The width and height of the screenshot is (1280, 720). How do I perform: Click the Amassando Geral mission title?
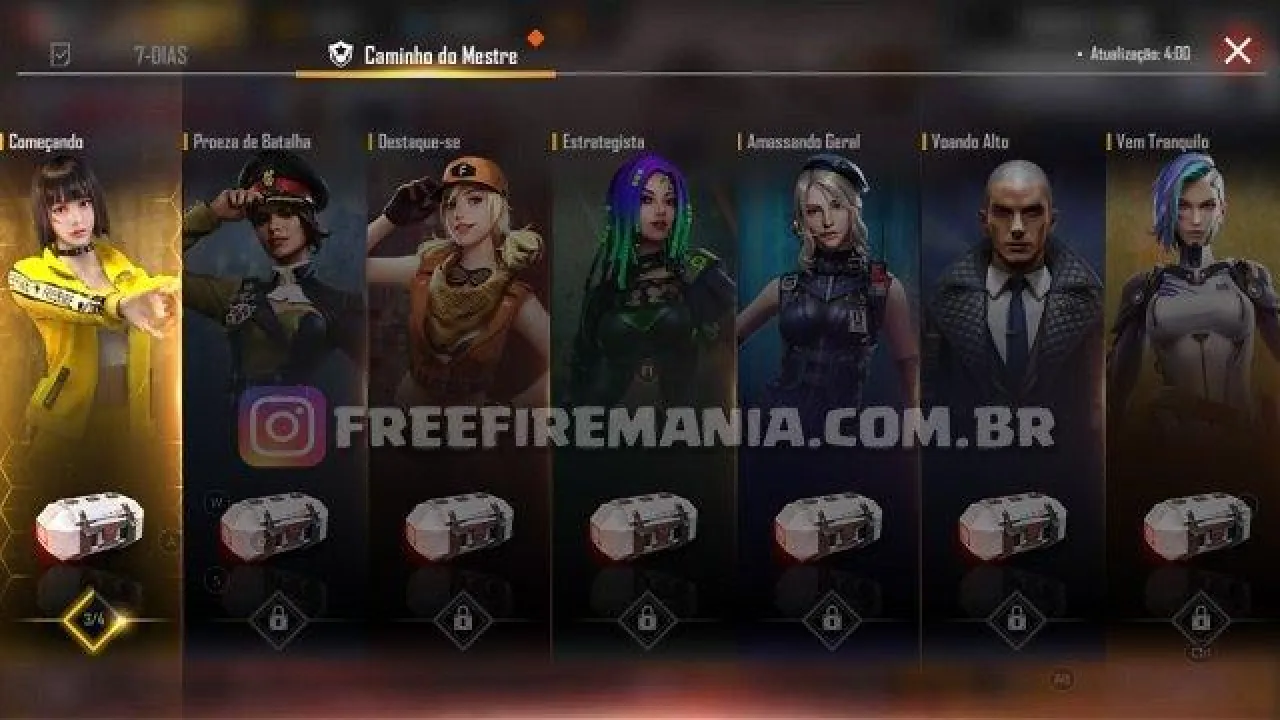(x=800, y=141)
